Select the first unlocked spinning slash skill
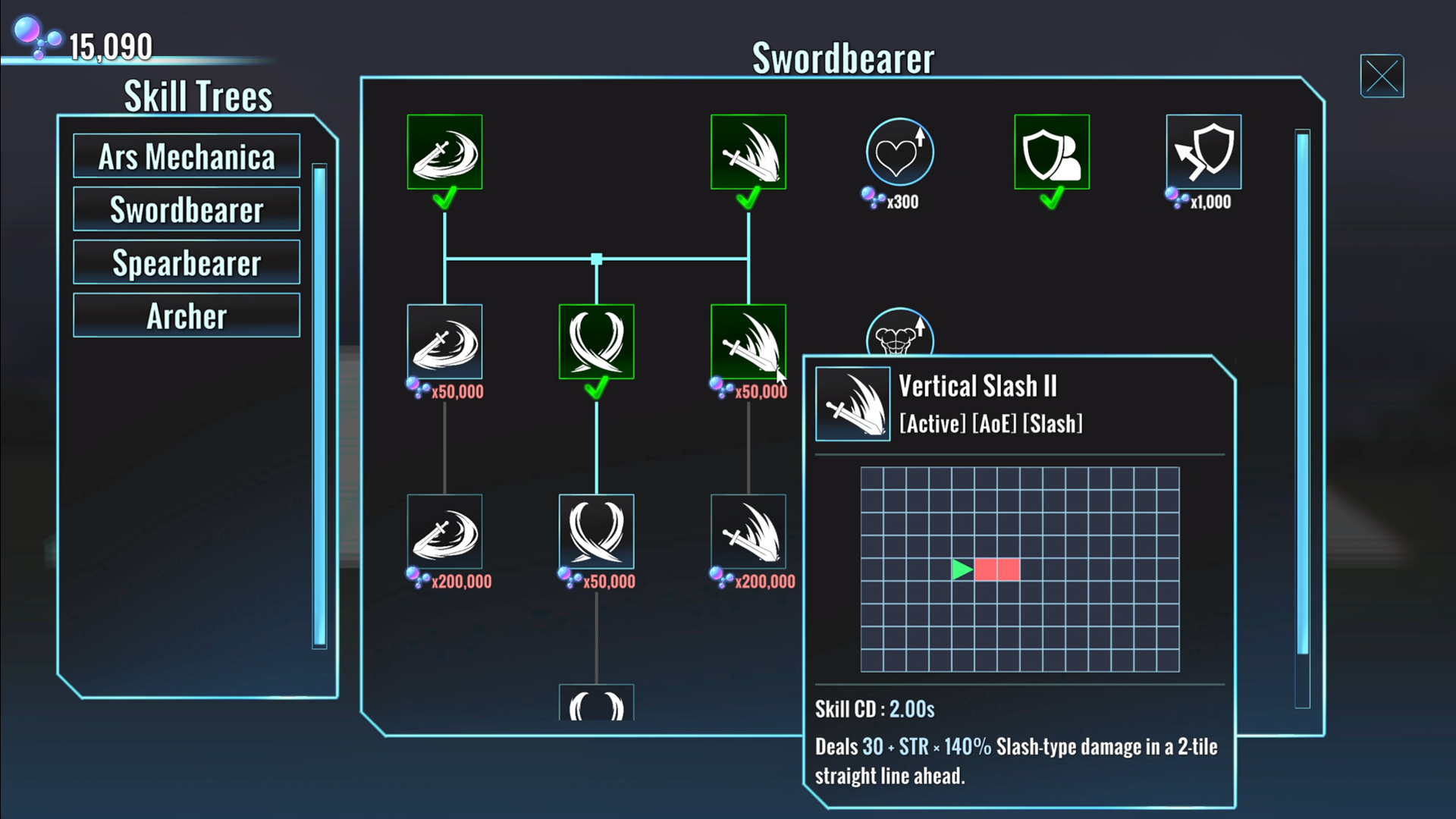The height and width of the screenshot is (819, 1456). pyautogui.click(x=444, y=152)
